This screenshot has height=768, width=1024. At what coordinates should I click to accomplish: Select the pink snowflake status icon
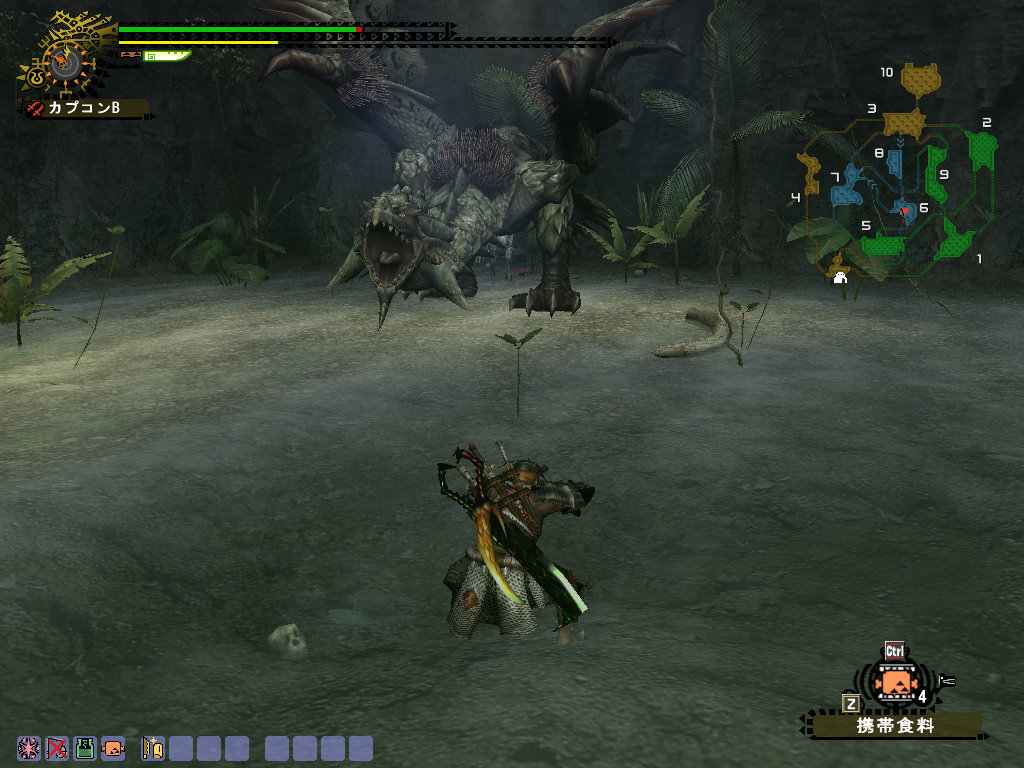(x=29, y=748)
